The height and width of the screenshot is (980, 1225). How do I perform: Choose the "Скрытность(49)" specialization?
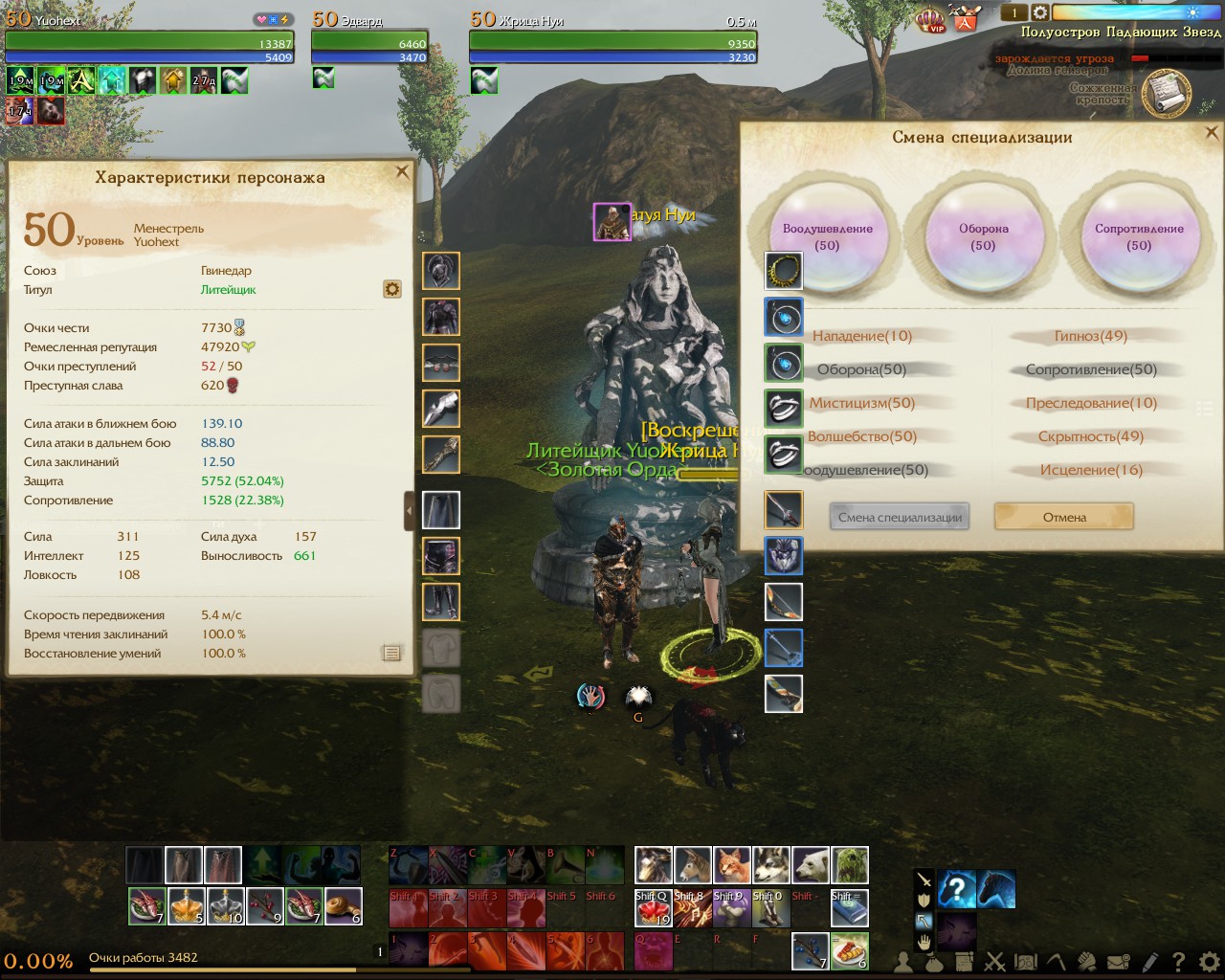(1091, 436)
